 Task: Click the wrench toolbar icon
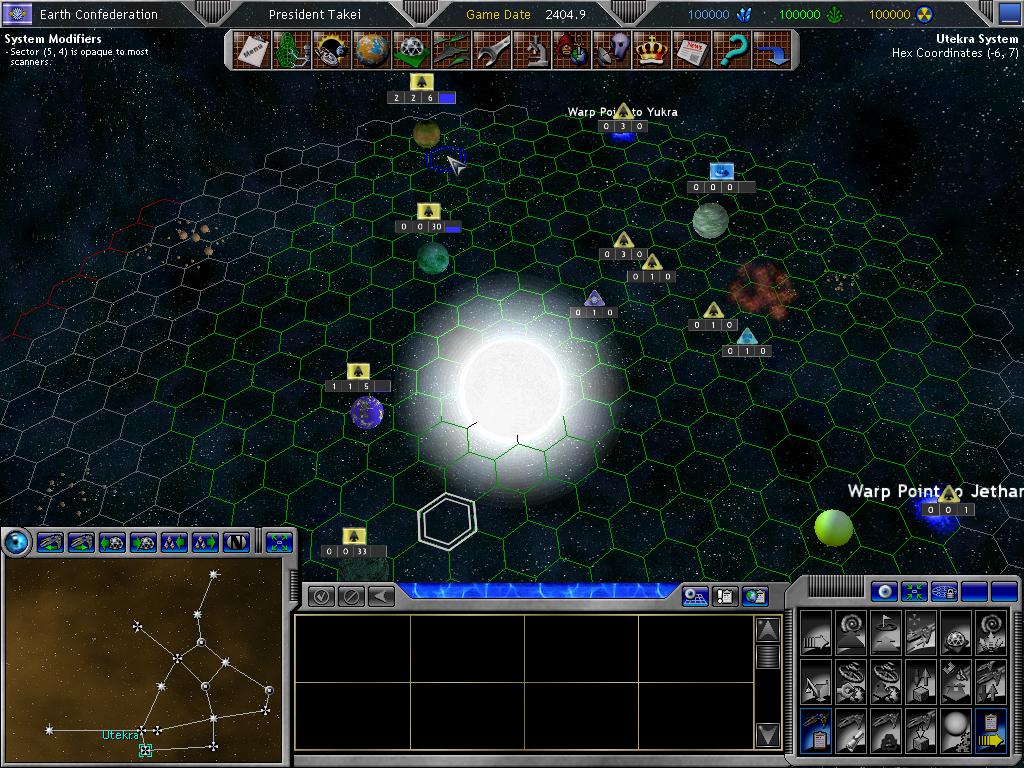point(492,49)
